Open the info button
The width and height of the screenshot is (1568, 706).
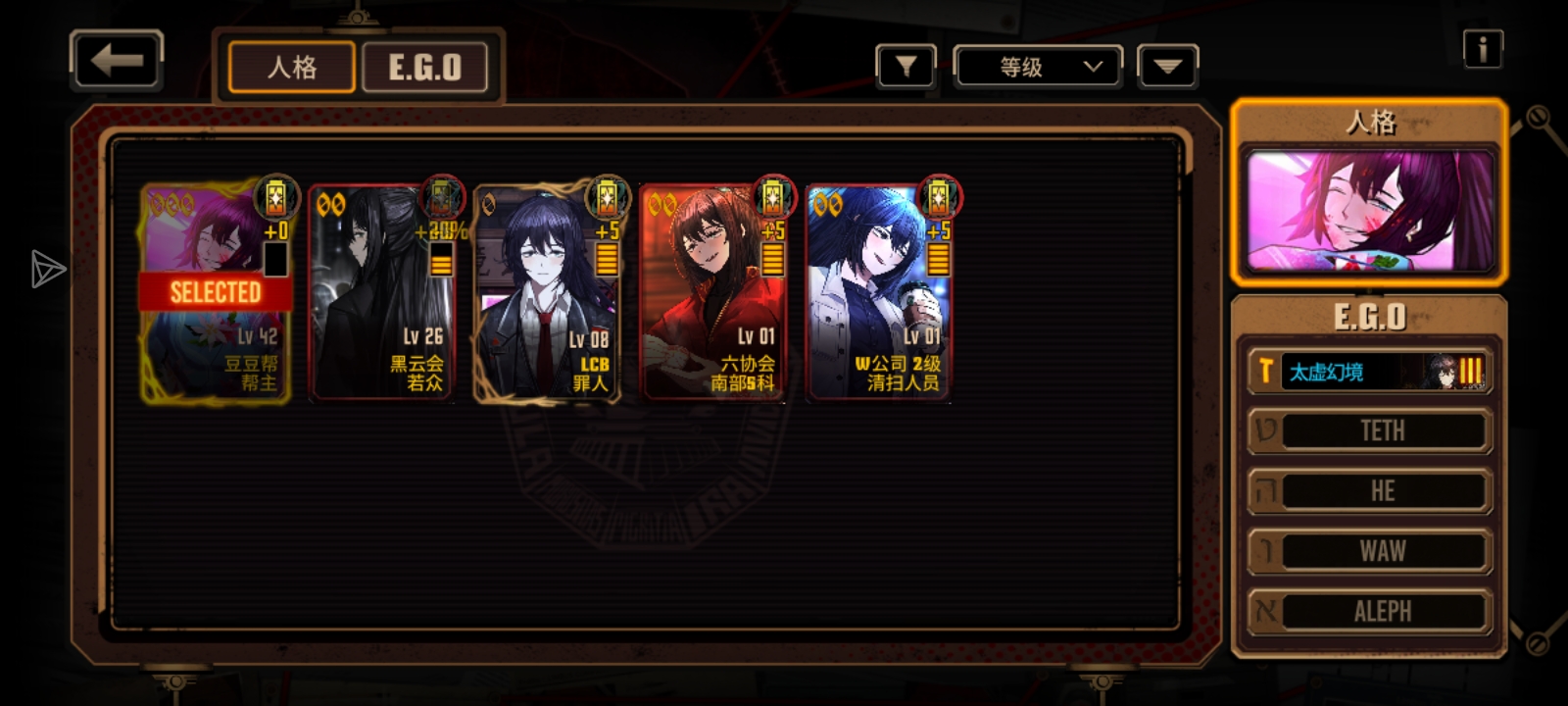coord(1482,49)
